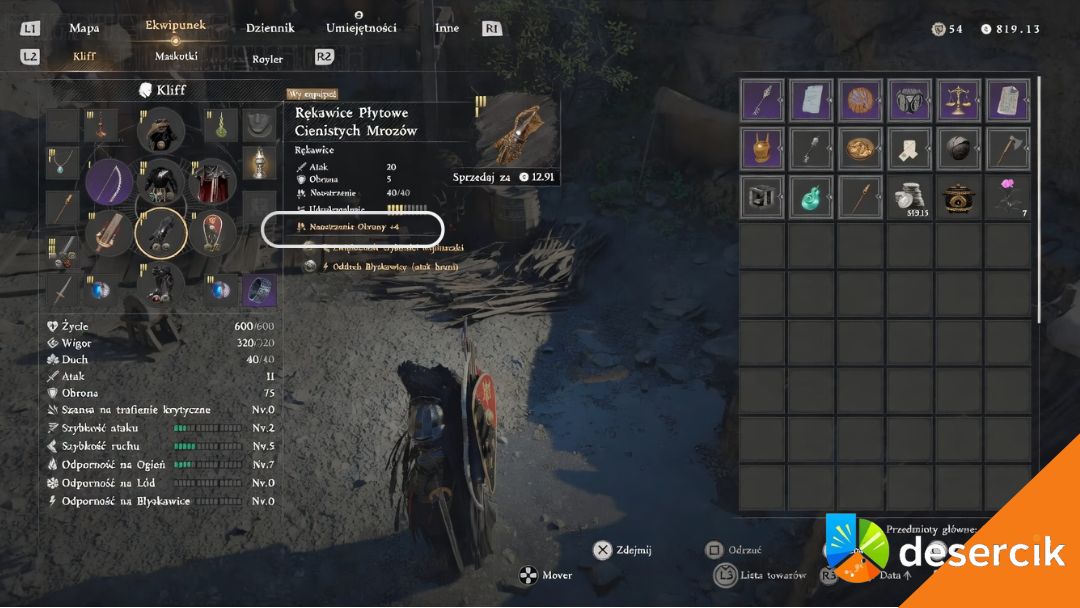Select the equipped bow slot
The image size is (1080, 608).
click(x=109, y=183)
